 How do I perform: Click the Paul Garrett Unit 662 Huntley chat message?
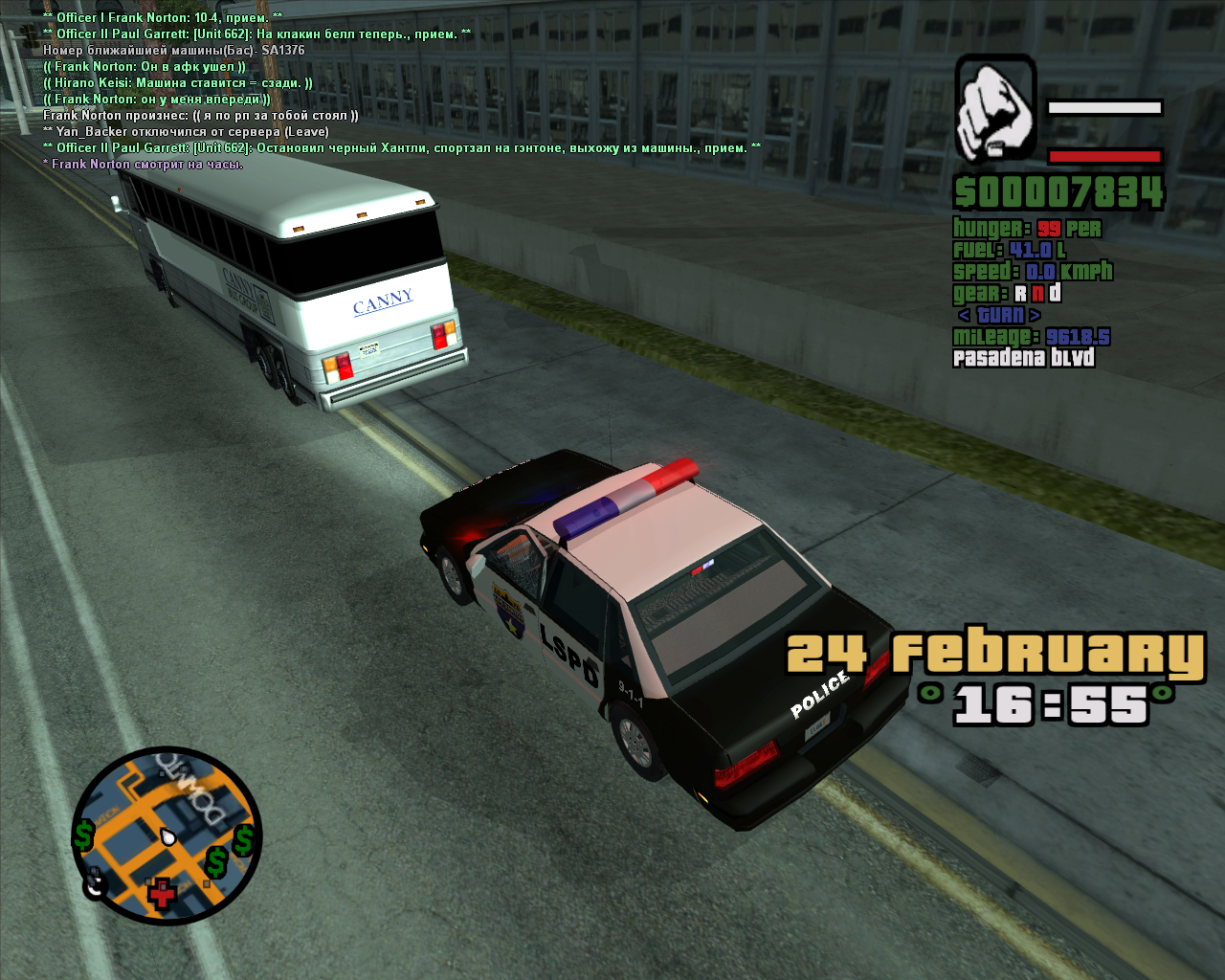click(x=402, y=148)
